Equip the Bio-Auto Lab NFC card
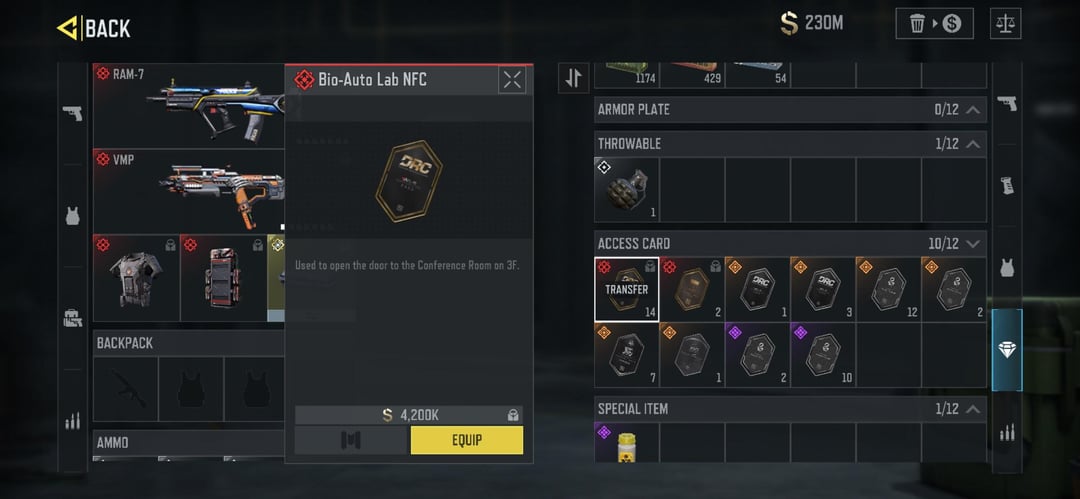The image size is (1080, 499). coord(466,440)
